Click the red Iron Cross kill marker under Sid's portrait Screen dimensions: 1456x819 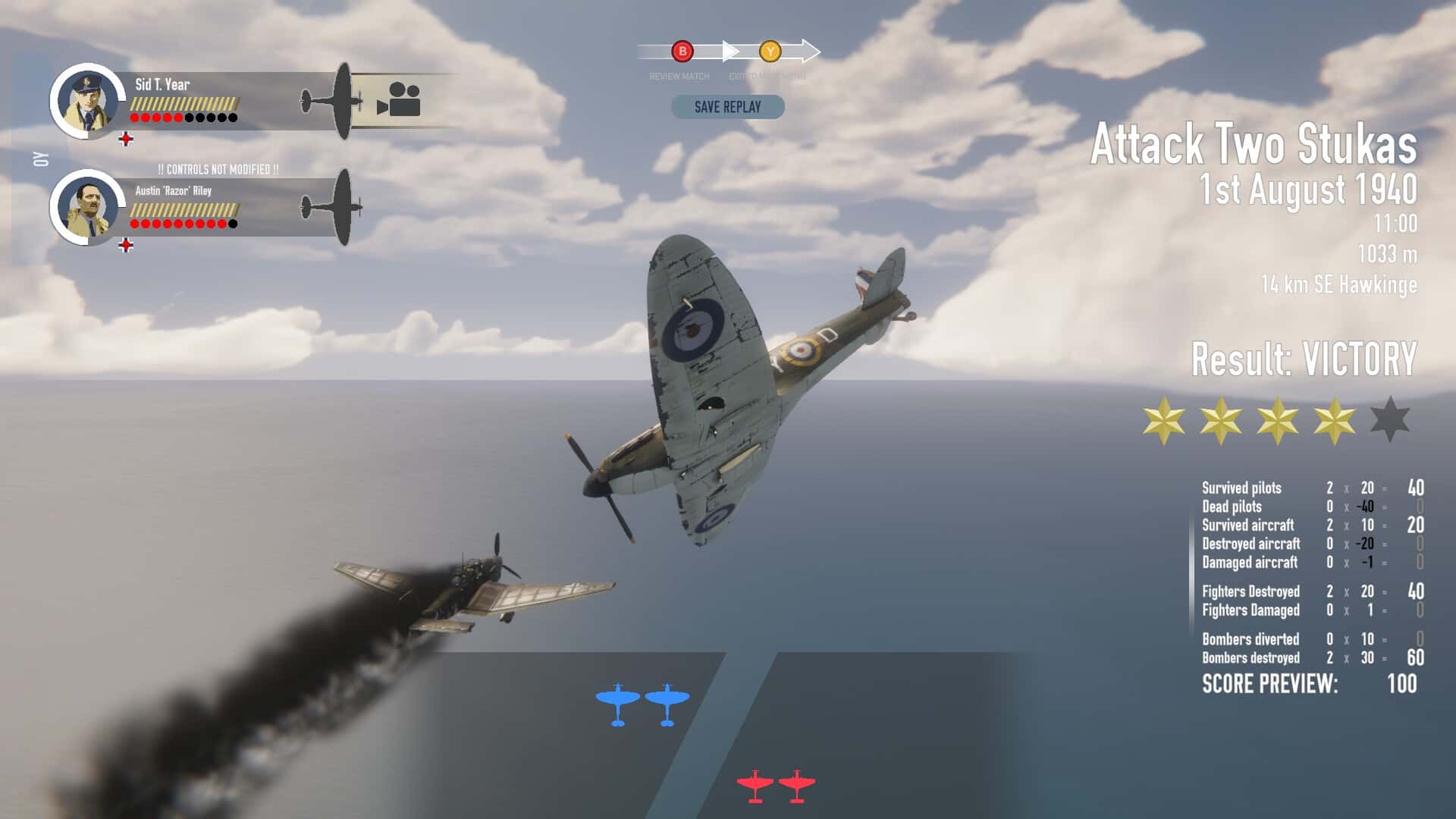coord(127,138)
